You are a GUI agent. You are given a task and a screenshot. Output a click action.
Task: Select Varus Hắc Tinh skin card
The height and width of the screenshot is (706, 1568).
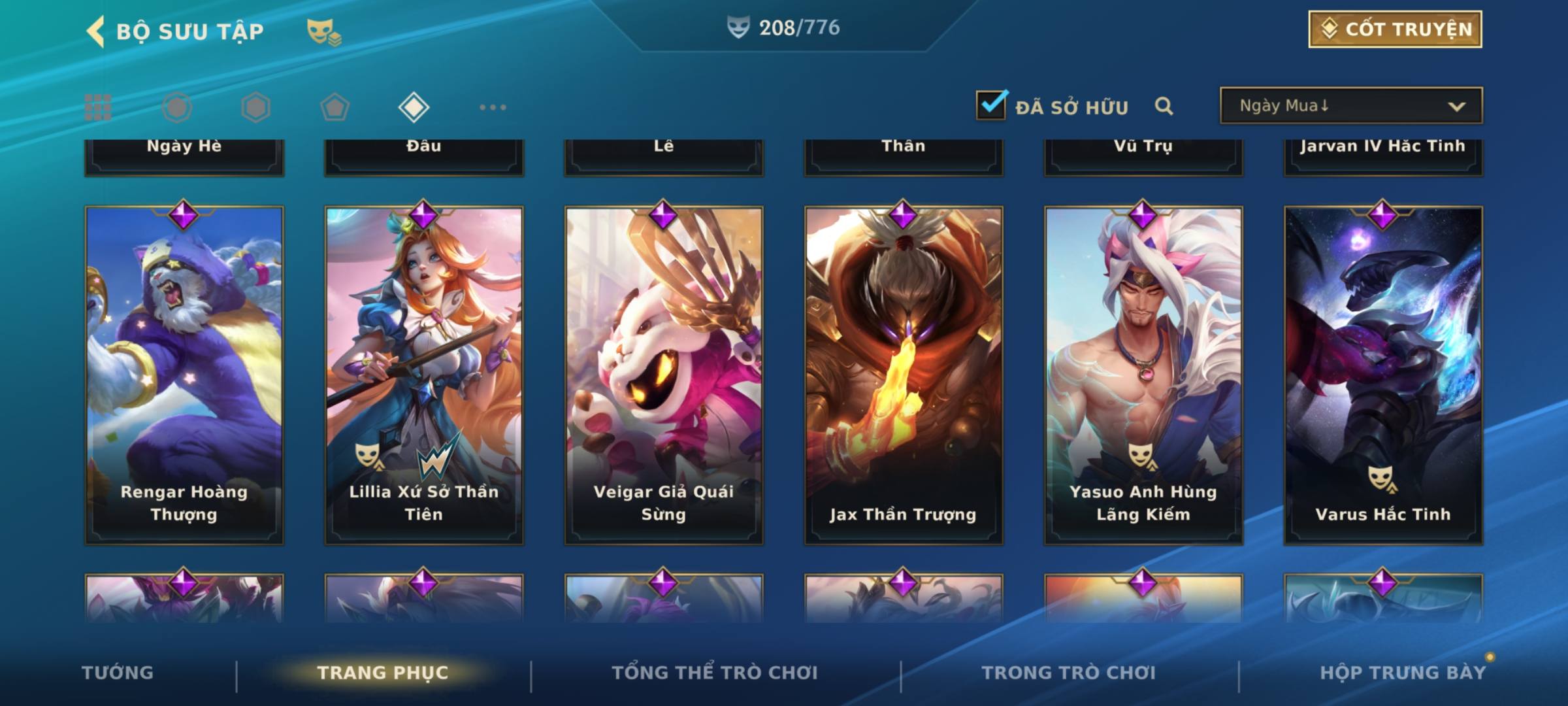1383,375
